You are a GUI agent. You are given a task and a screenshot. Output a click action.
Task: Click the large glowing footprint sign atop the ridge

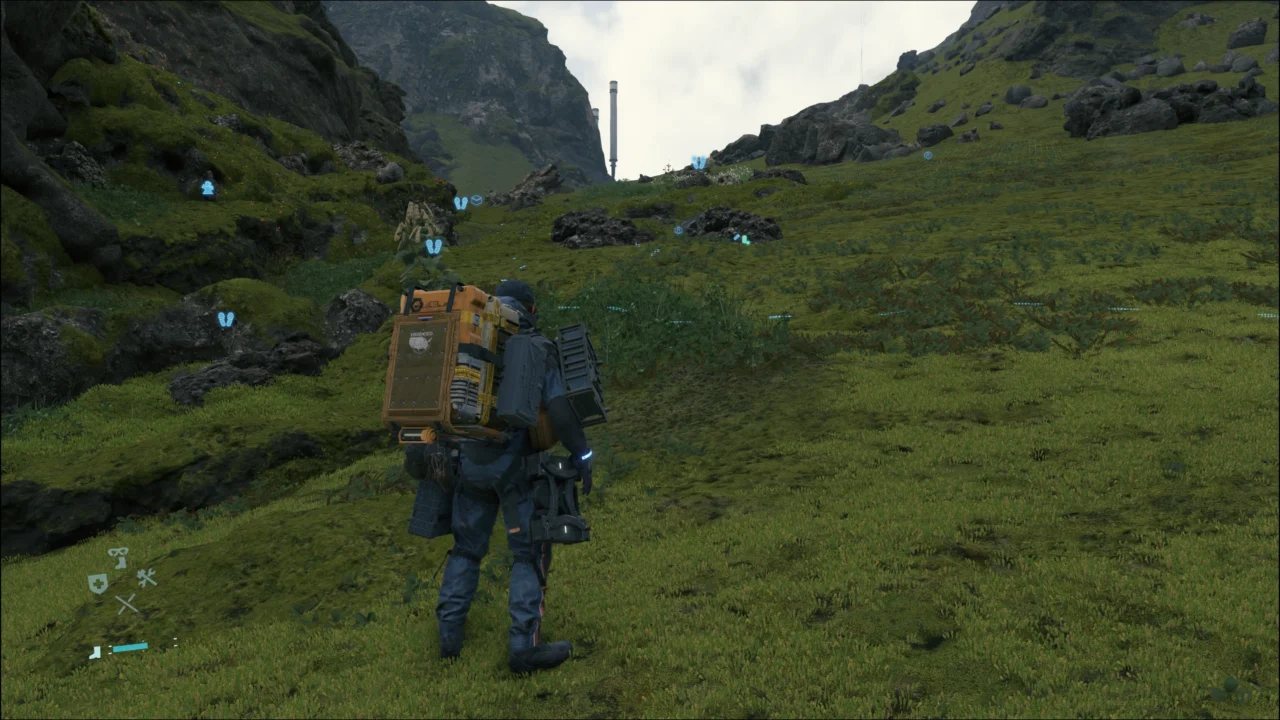coord(698,162)
